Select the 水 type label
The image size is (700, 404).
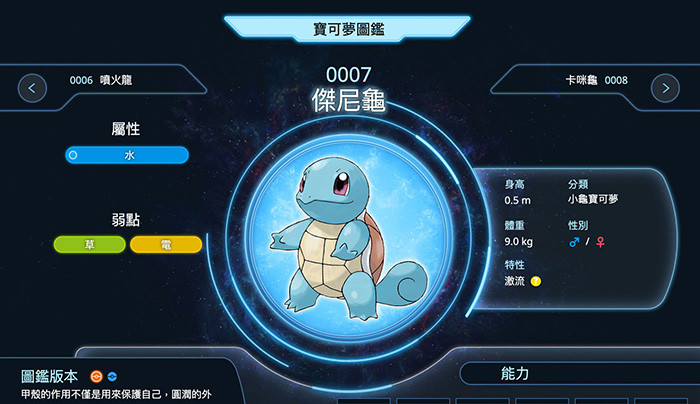coord(127,155)
